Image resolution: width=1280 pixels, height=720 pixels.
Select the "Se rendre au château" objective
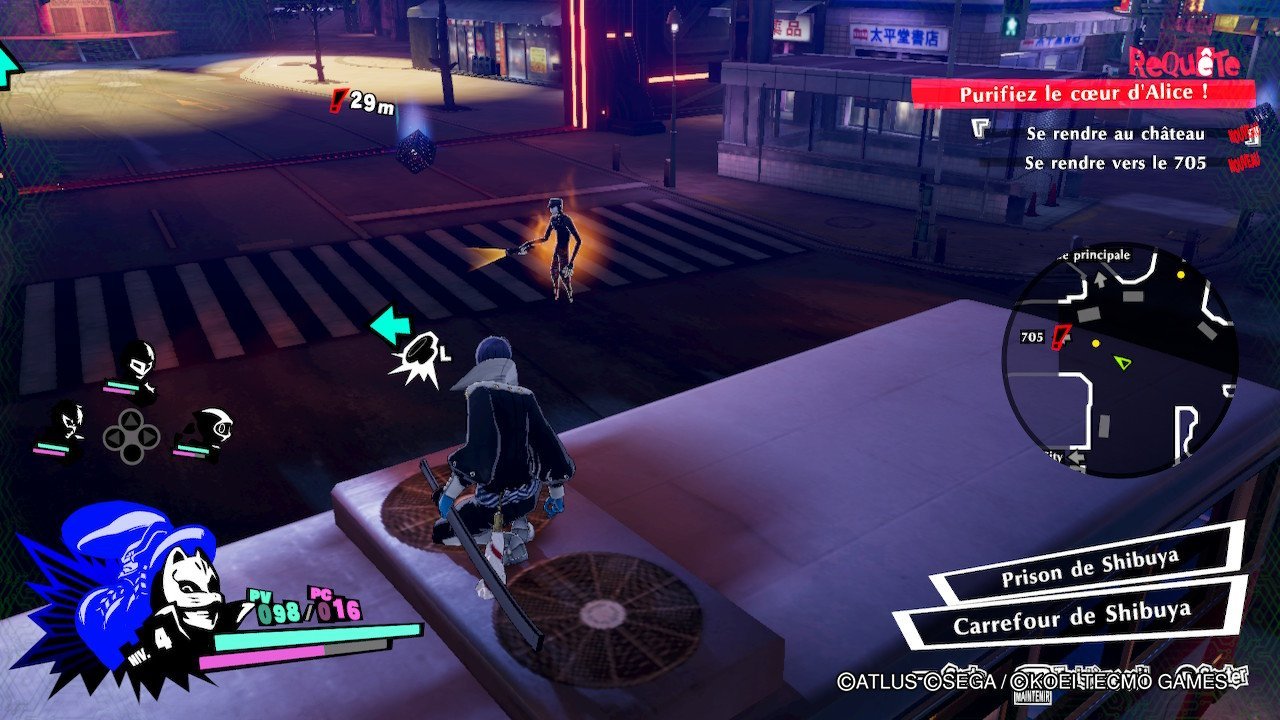[x=1115, y=133]
